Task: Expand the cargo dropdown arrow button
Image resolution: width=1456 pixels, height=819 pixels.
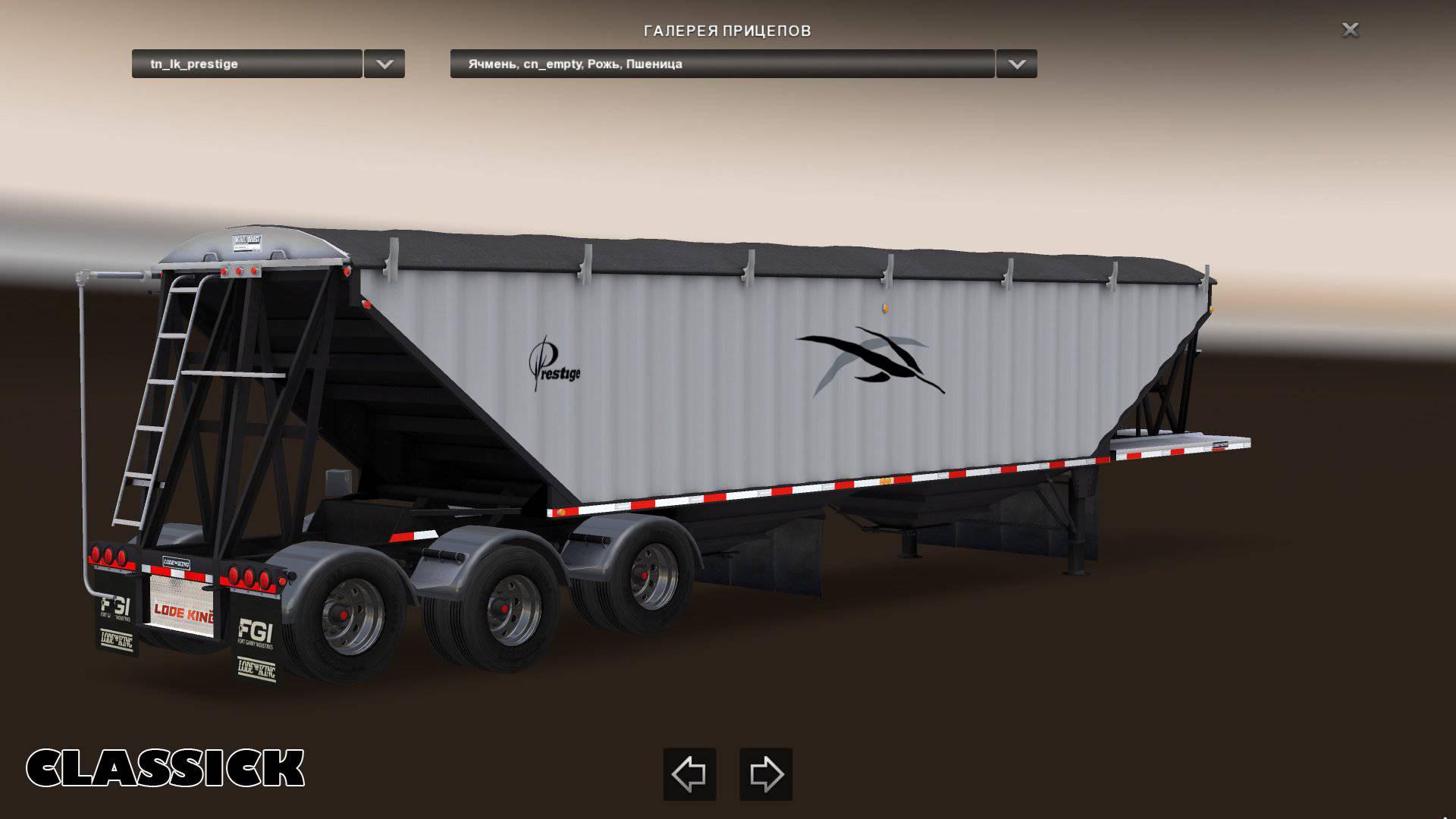Action: [1016, 64]
